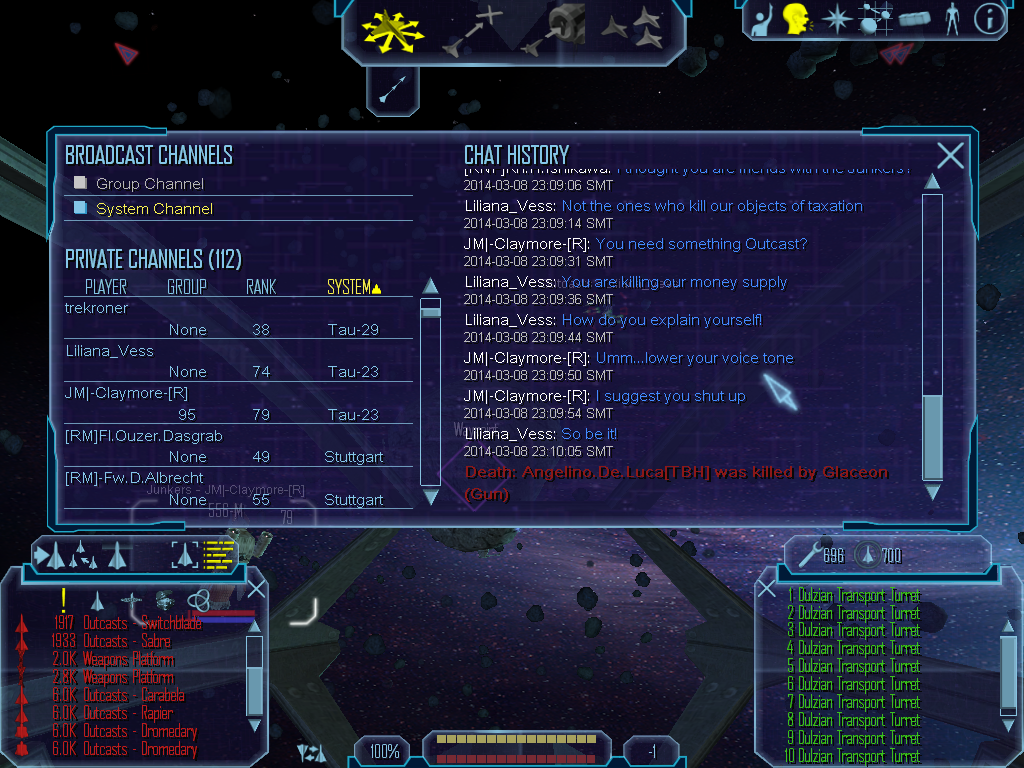Open the information icon
This screenshot has height=768, width=1024.
pos(988,19)
